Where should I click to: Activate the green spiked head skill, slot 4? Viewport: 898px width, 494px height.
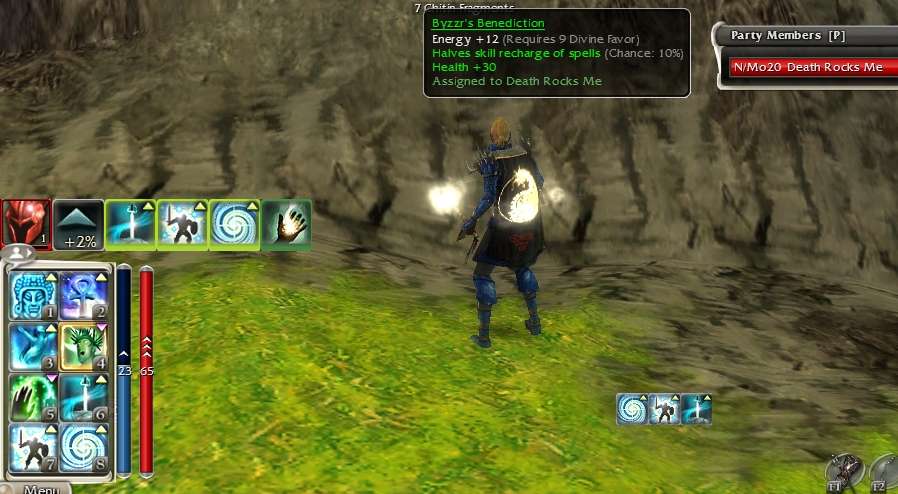click(x=83, y=346)
